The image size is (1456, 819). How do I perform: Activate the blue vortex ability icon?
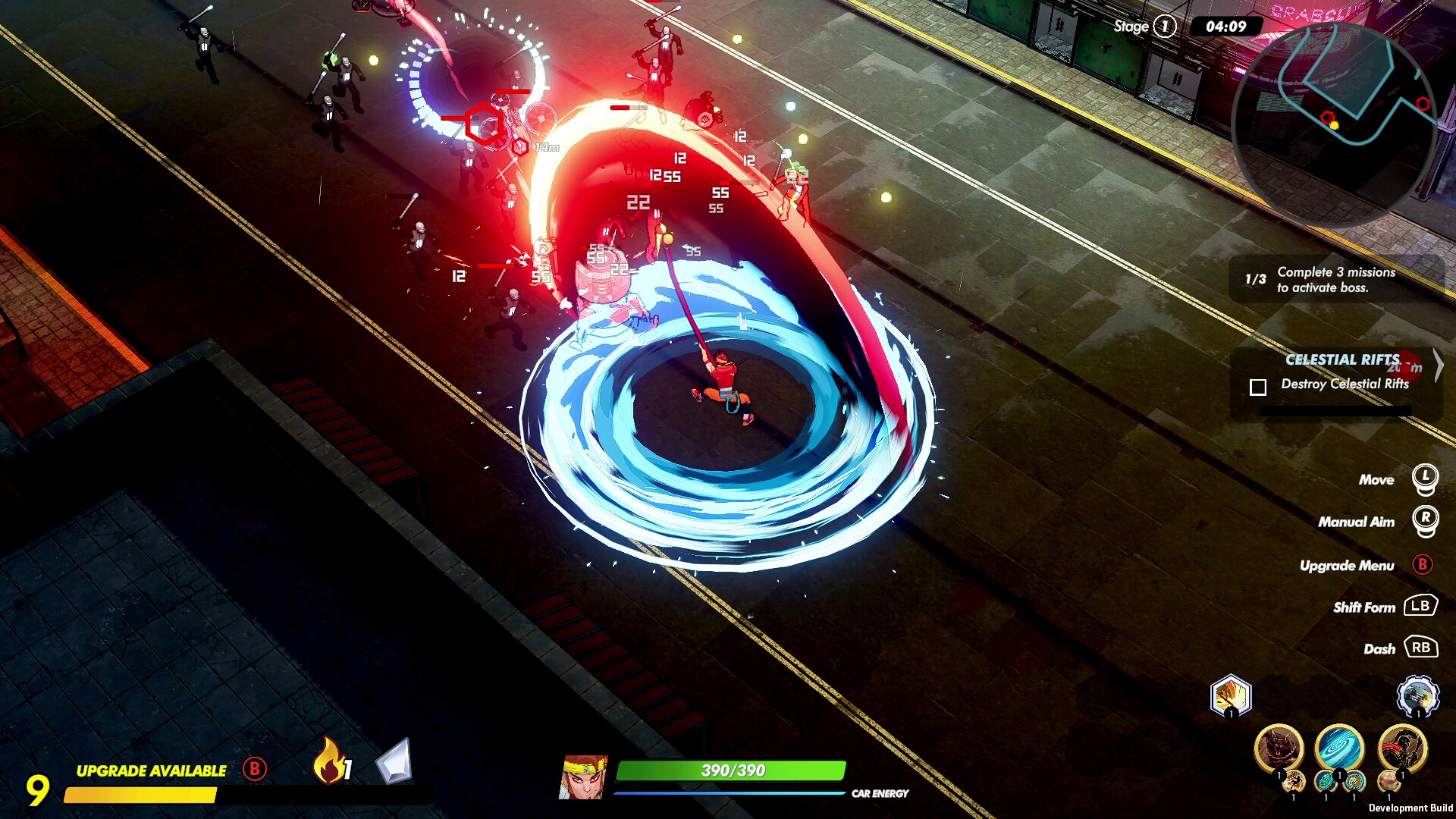[x=1338, y=747]
